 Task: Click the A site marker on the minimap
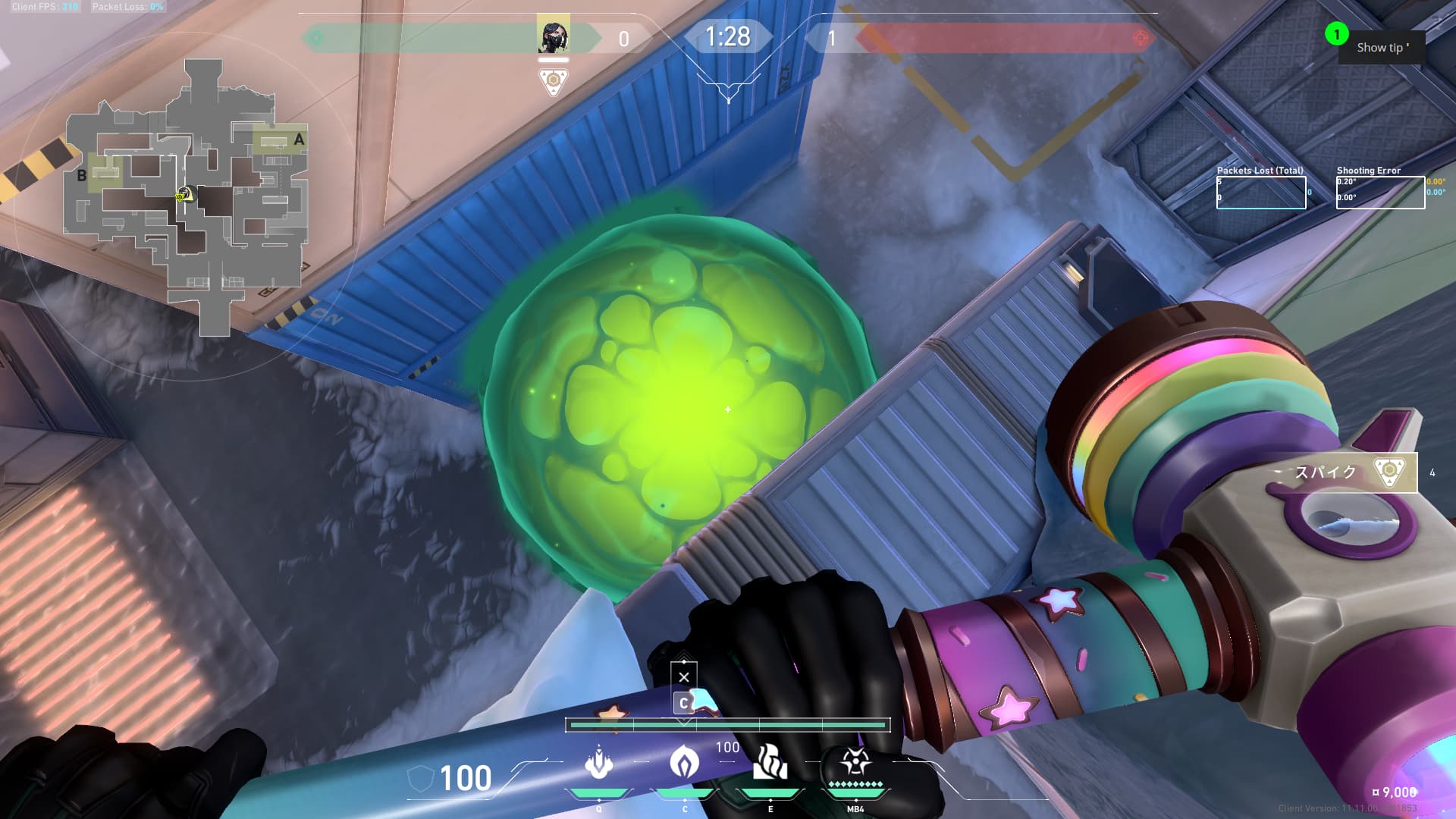coord(299,140)
